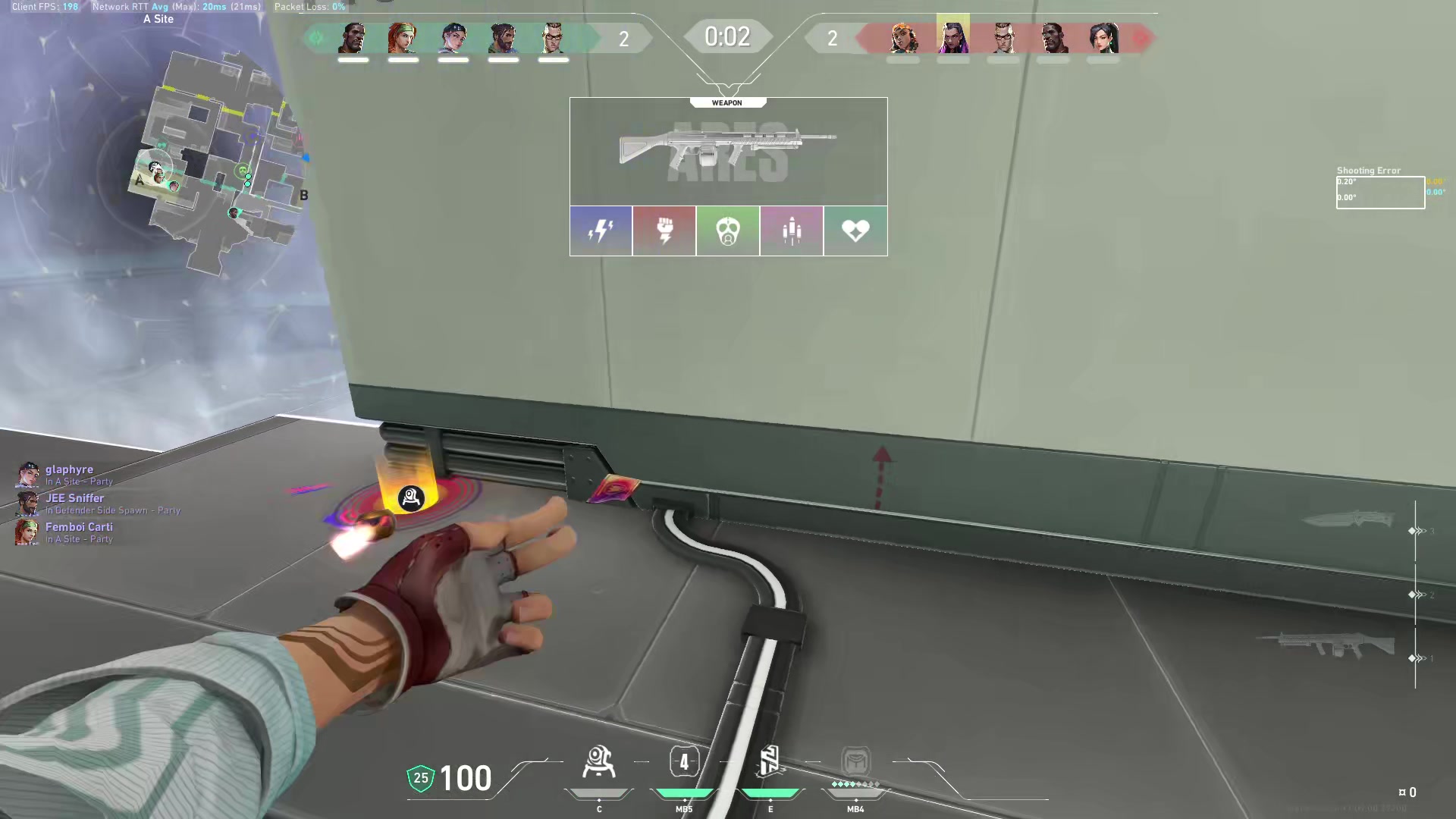Image resolution: width=1456 pixels, height=819 pixels.
Task: Select the ability showing number 4
Action: (x=684, y=762)
